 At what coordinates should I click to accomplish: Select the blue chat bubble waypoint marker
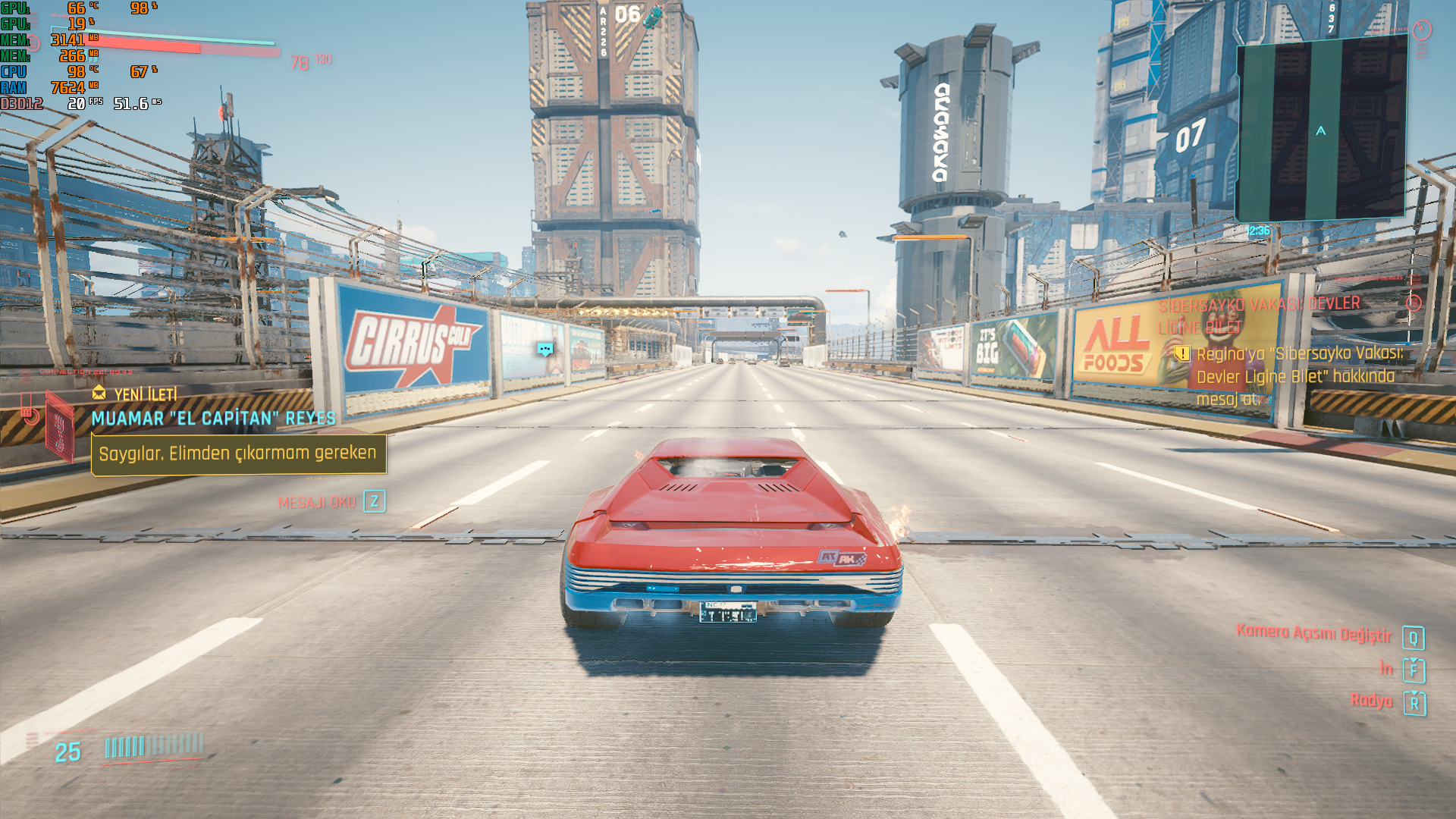(x=545, y=349)
